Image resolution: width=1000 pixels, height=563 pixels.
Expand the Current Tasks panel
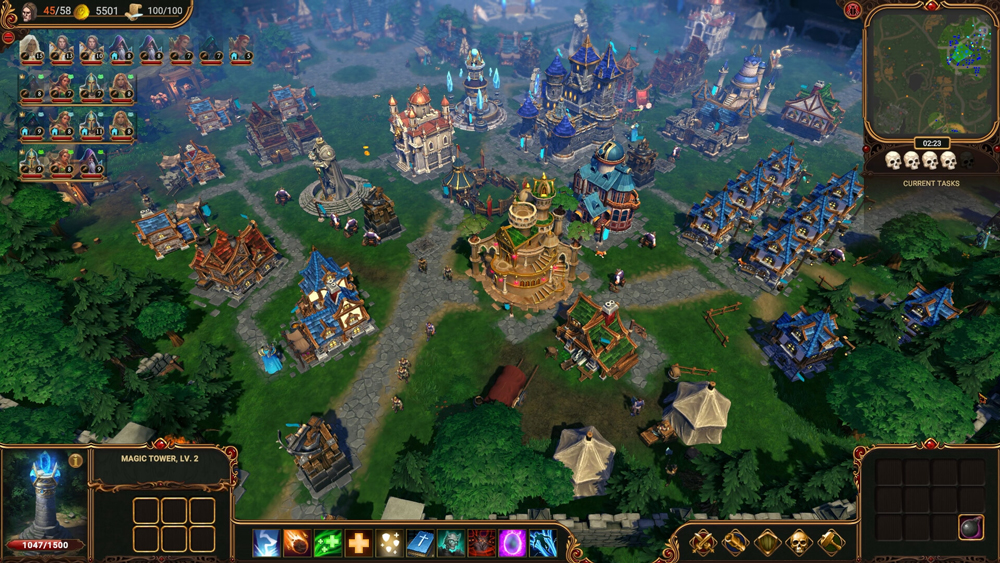(x=931, y=184)
